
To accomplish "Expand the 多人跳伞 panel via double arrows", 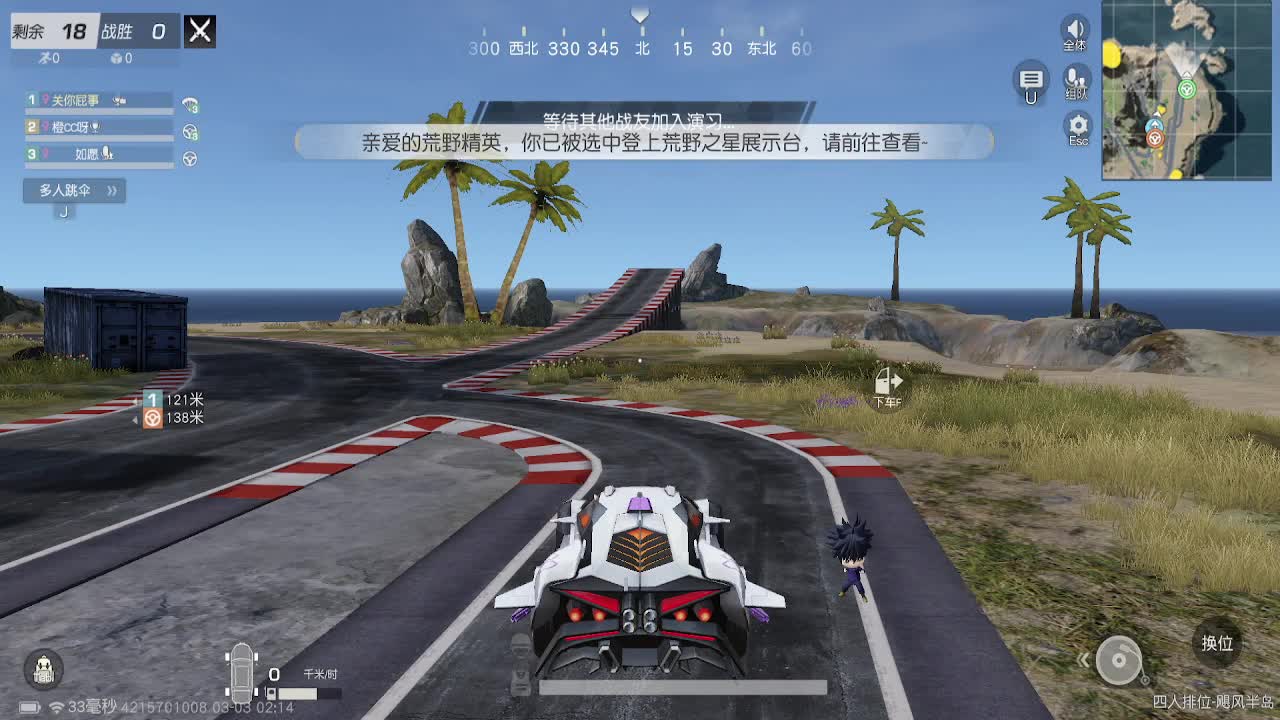I will point(113,191).
